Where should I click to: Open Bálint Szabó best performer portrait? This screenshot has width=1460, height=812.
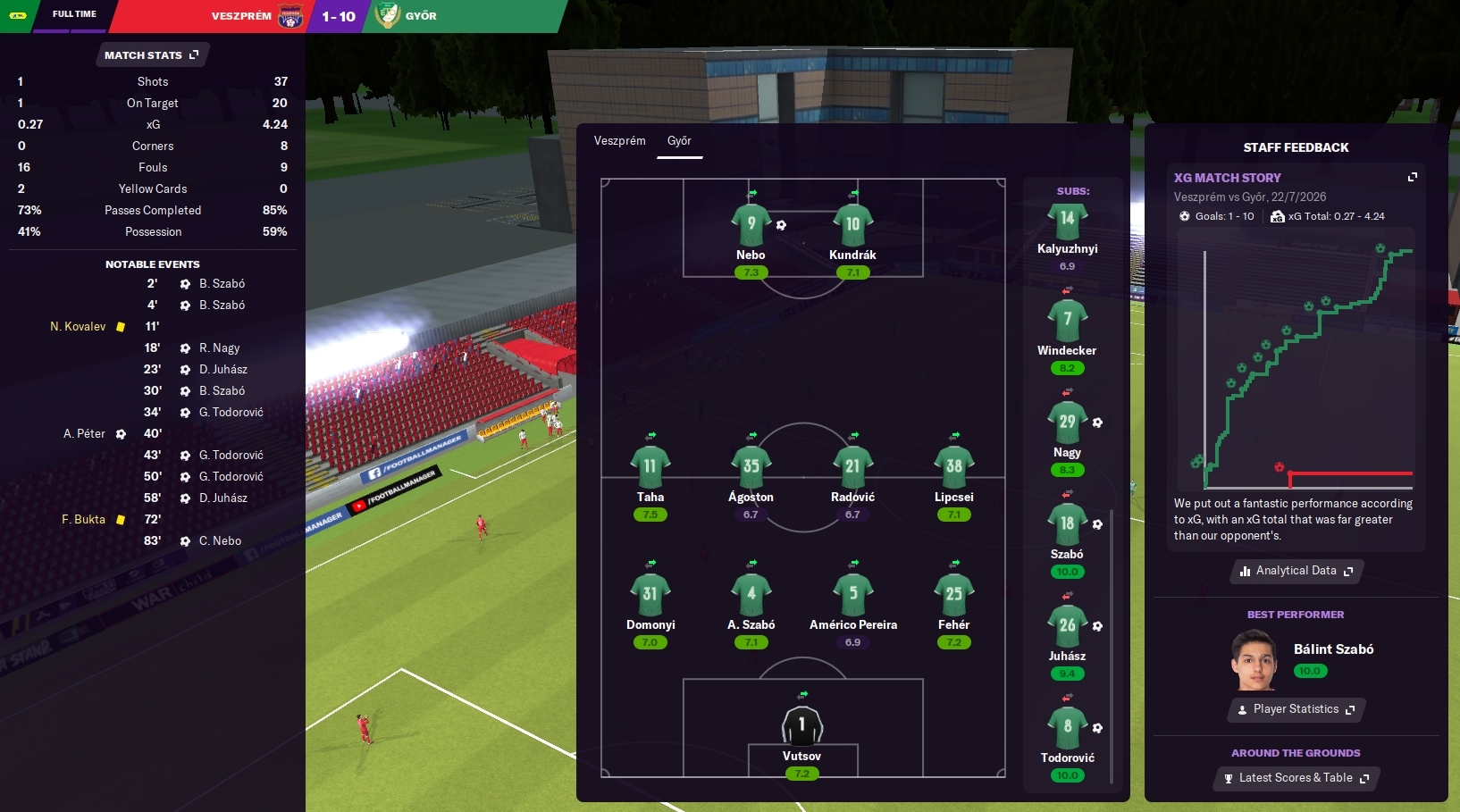pyautogui.click(x=1254, y=660)
